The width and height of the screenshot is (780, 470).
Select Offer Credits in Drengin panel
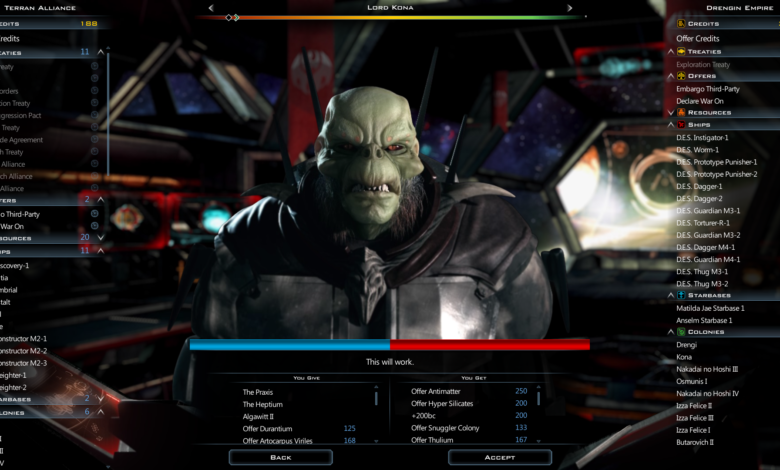[698, 38]
